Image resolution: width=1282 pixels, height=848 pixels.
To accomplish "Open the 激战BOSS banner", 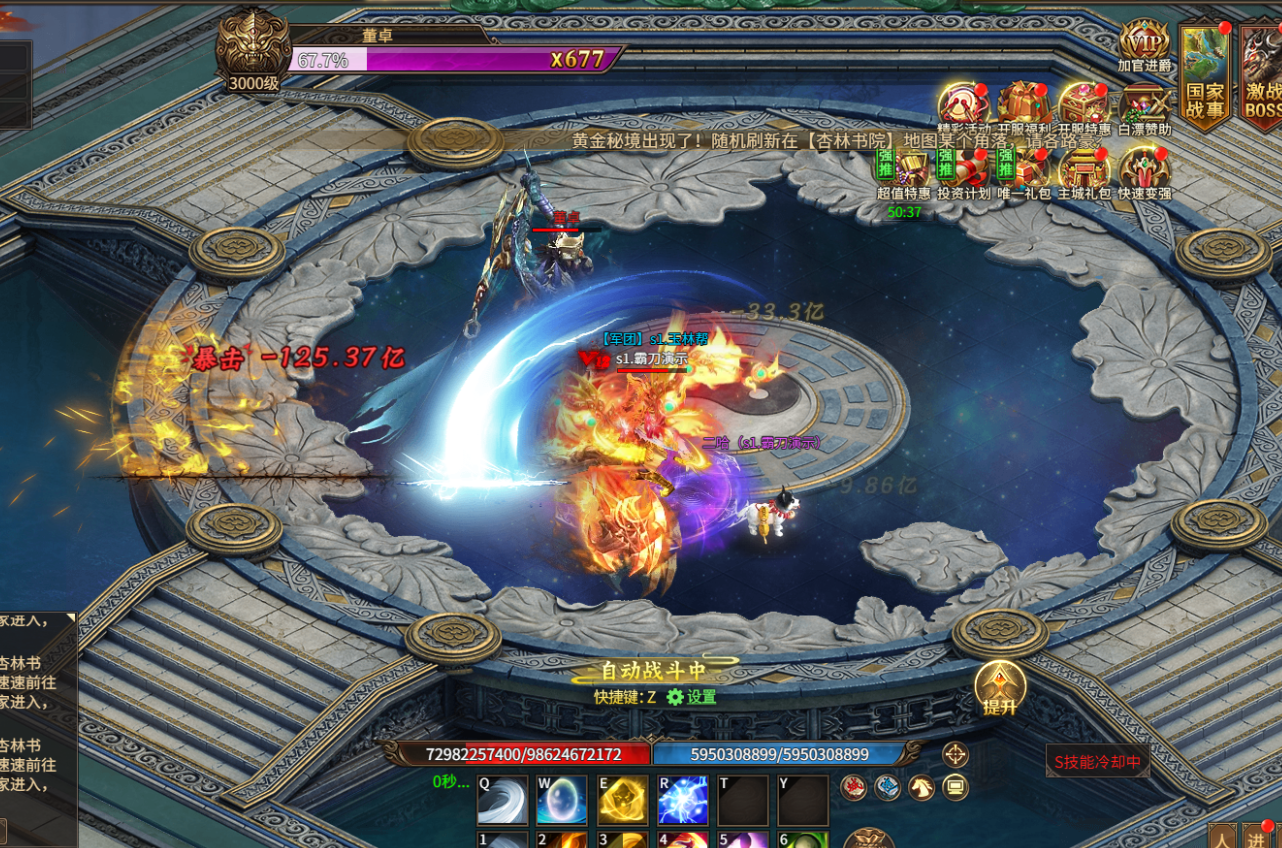I will click(x=1262, y=76).
